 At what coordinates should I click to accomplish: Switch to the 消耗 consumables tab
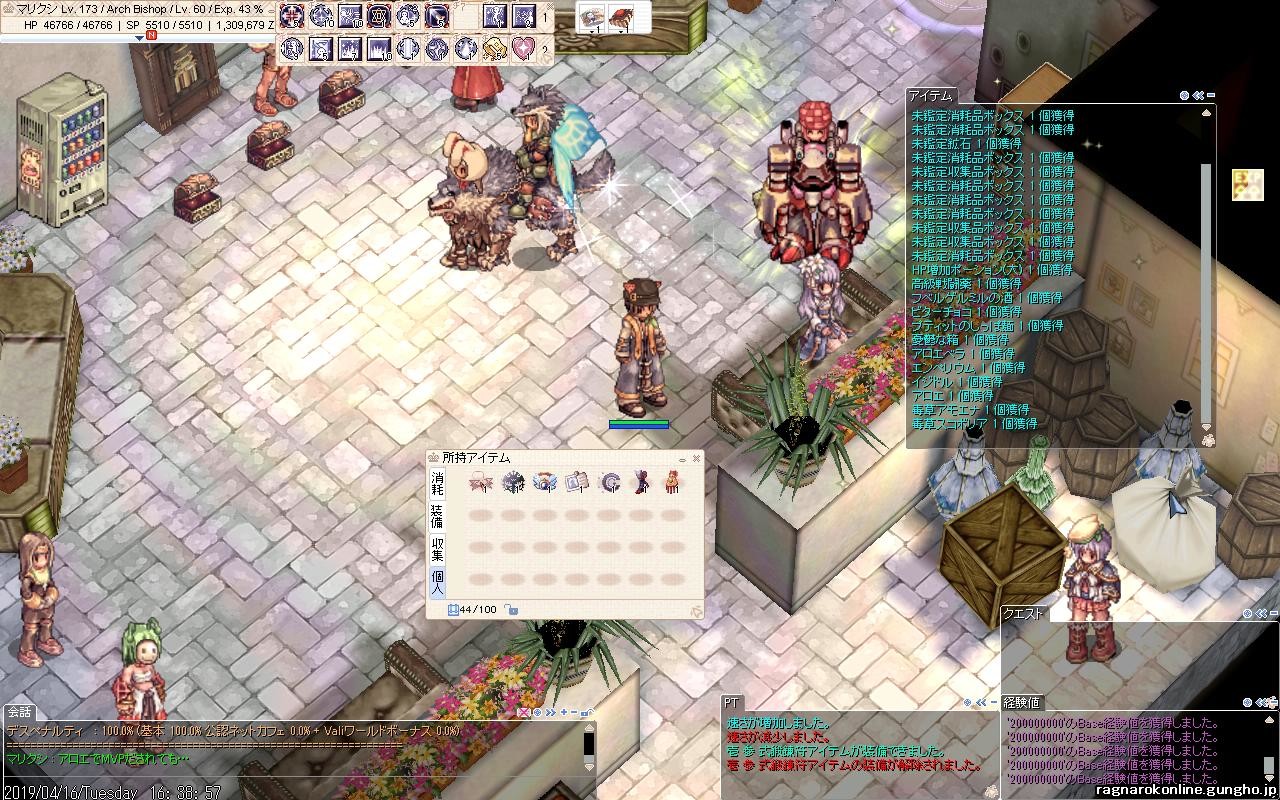437,484
